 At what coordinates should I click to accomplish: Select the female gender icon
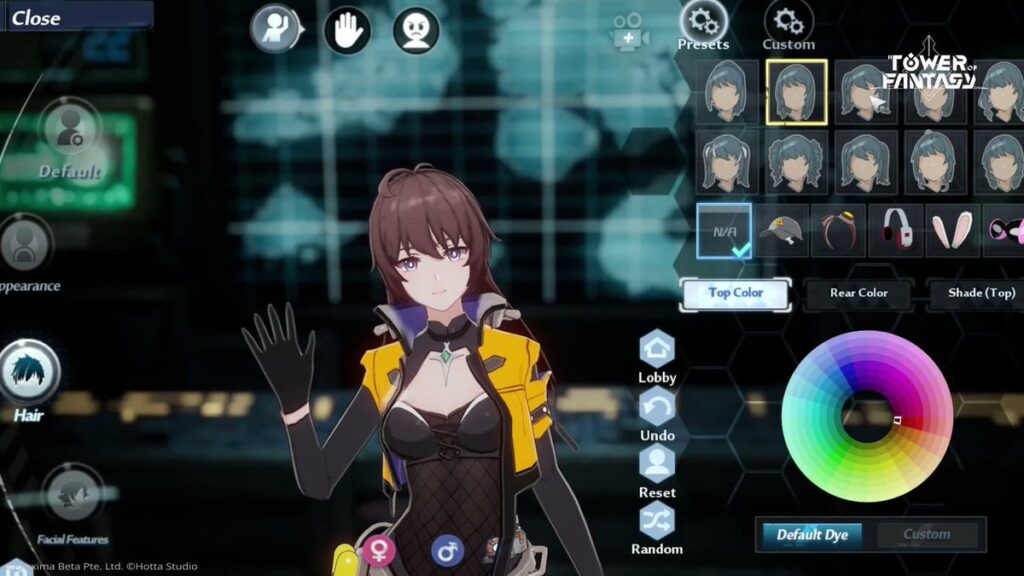click(x=380, y=549)
